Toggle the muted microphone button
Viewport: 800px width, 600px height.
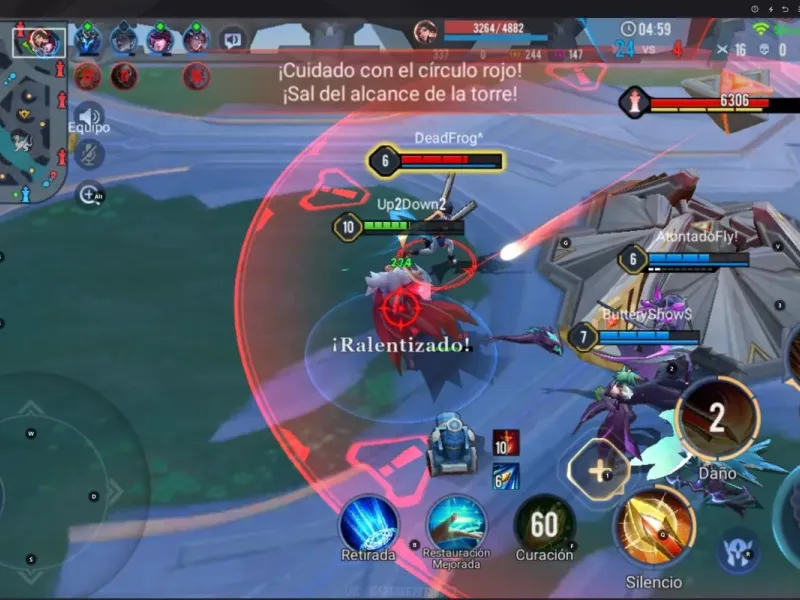89,154
